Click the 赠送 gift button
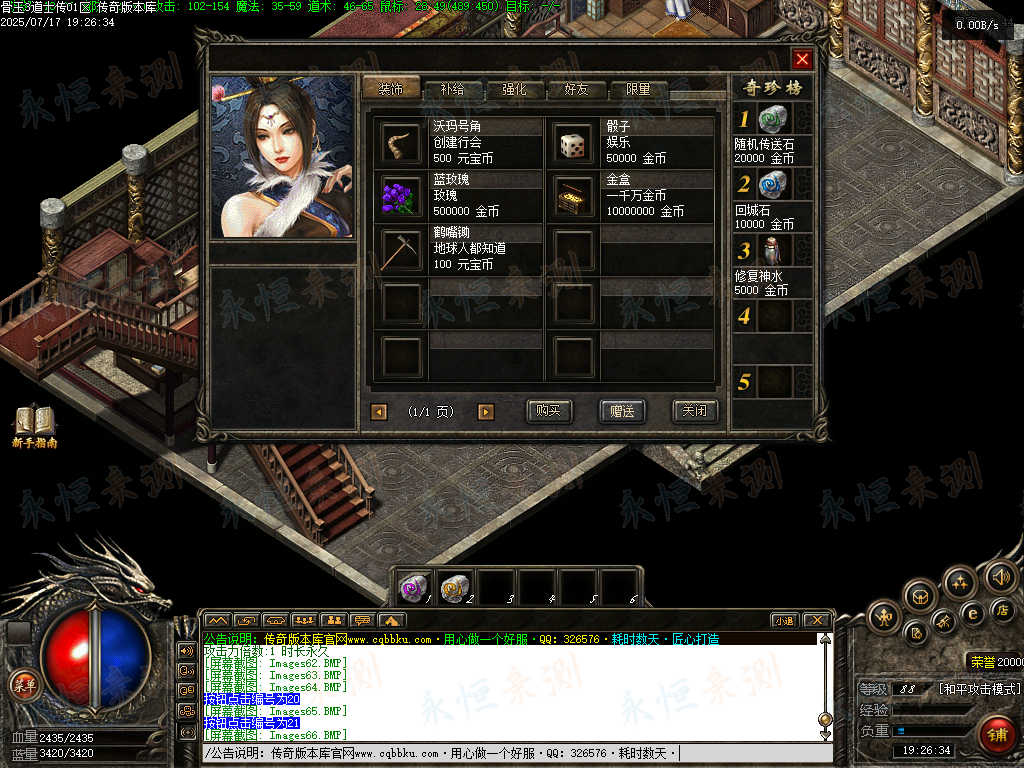Screen dimensions: 1024x768 (621, 411)
